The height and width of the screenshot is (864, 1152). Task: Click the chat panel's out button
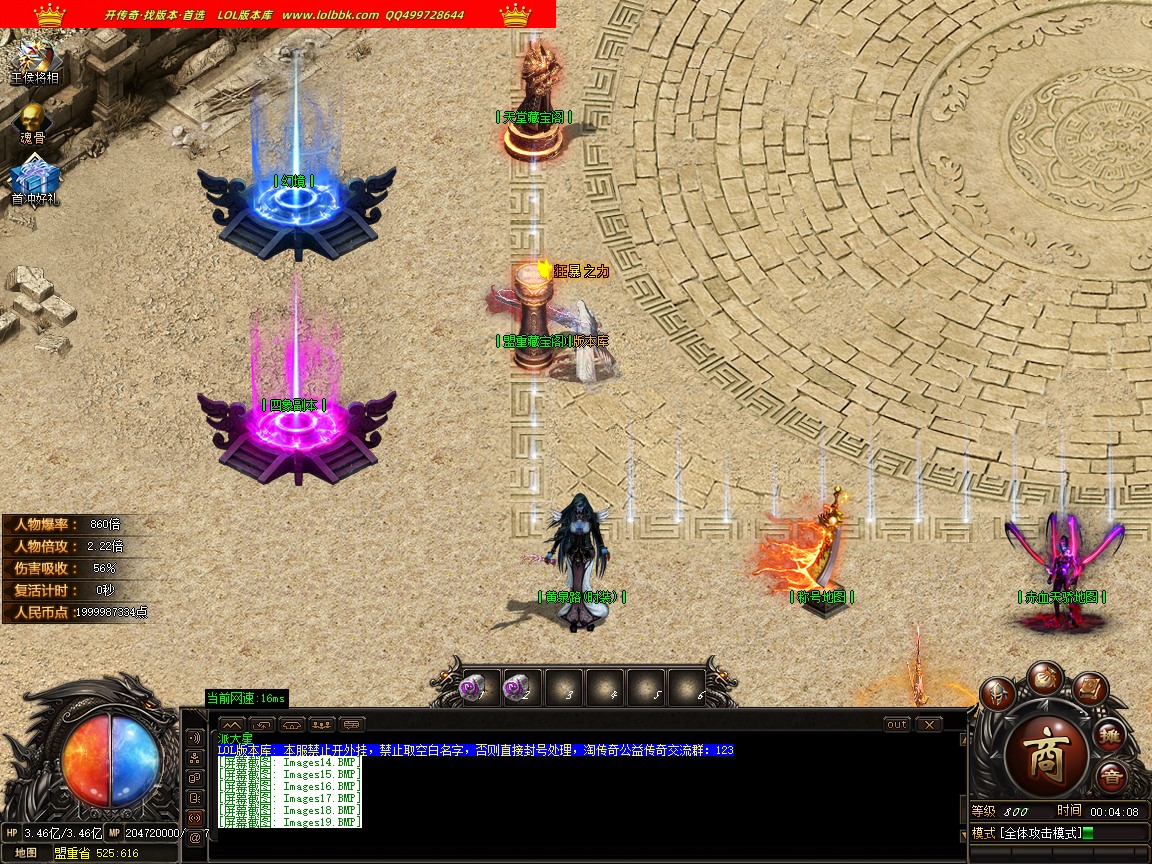click(x=897, y=724)
